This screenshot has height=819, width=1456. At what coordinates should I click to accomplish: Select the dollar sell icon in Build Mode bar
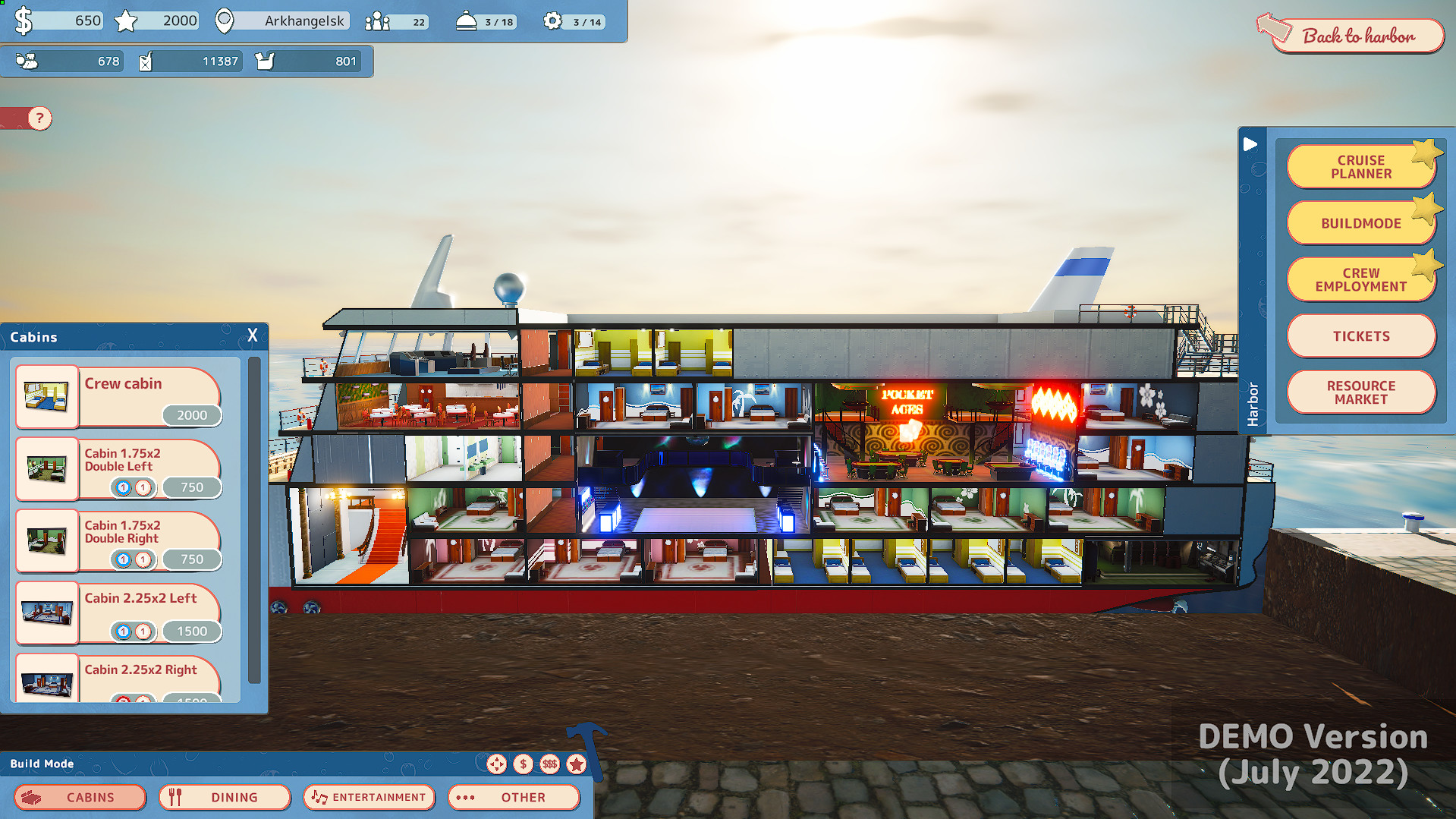click(524, 764)
